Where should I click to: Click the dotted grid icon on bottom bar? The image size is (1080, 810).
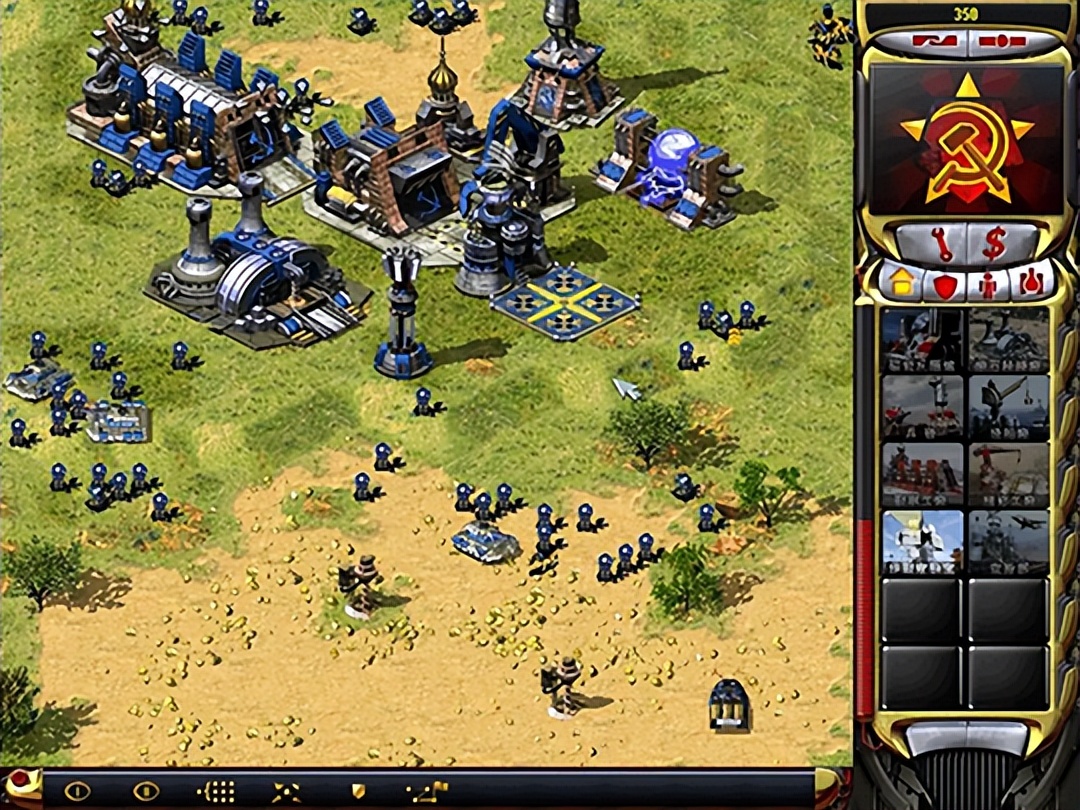(216, 792)
